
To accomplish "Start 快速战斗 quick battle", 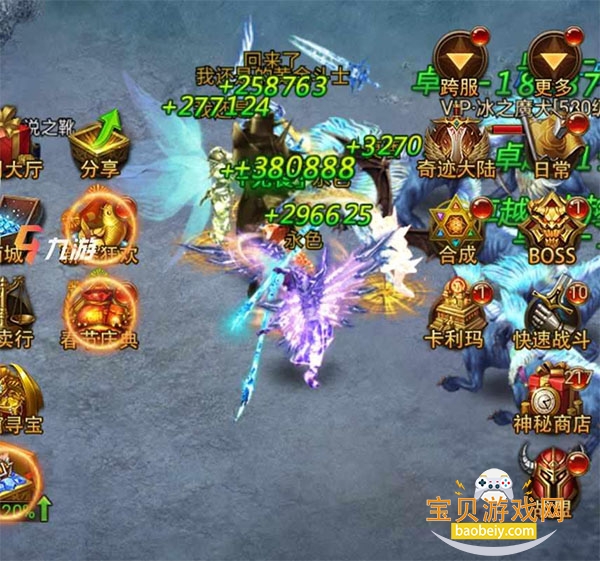I will click(x=553, y=312).
